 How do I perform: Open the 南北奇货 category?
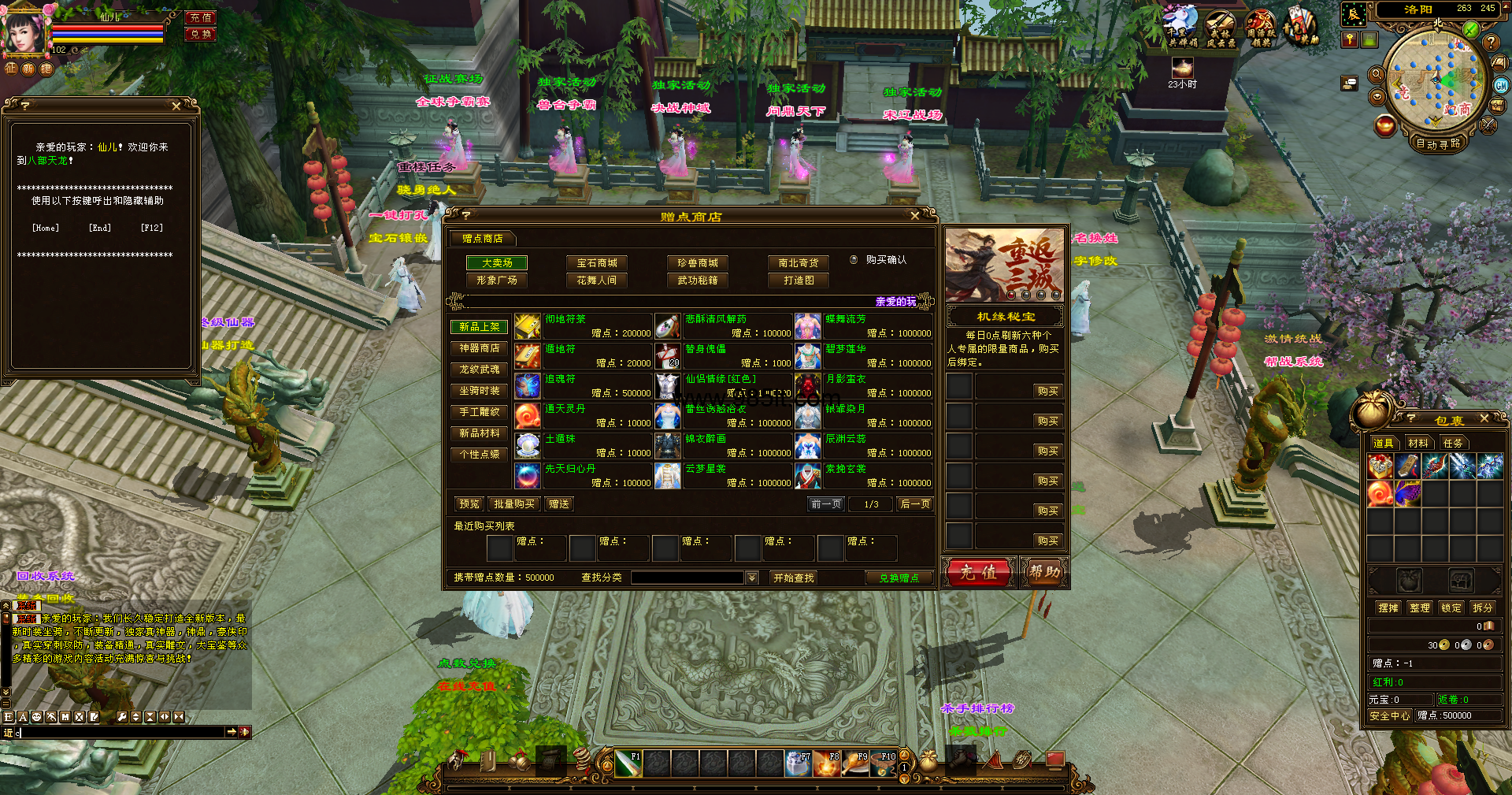click(x=799, y=263)
